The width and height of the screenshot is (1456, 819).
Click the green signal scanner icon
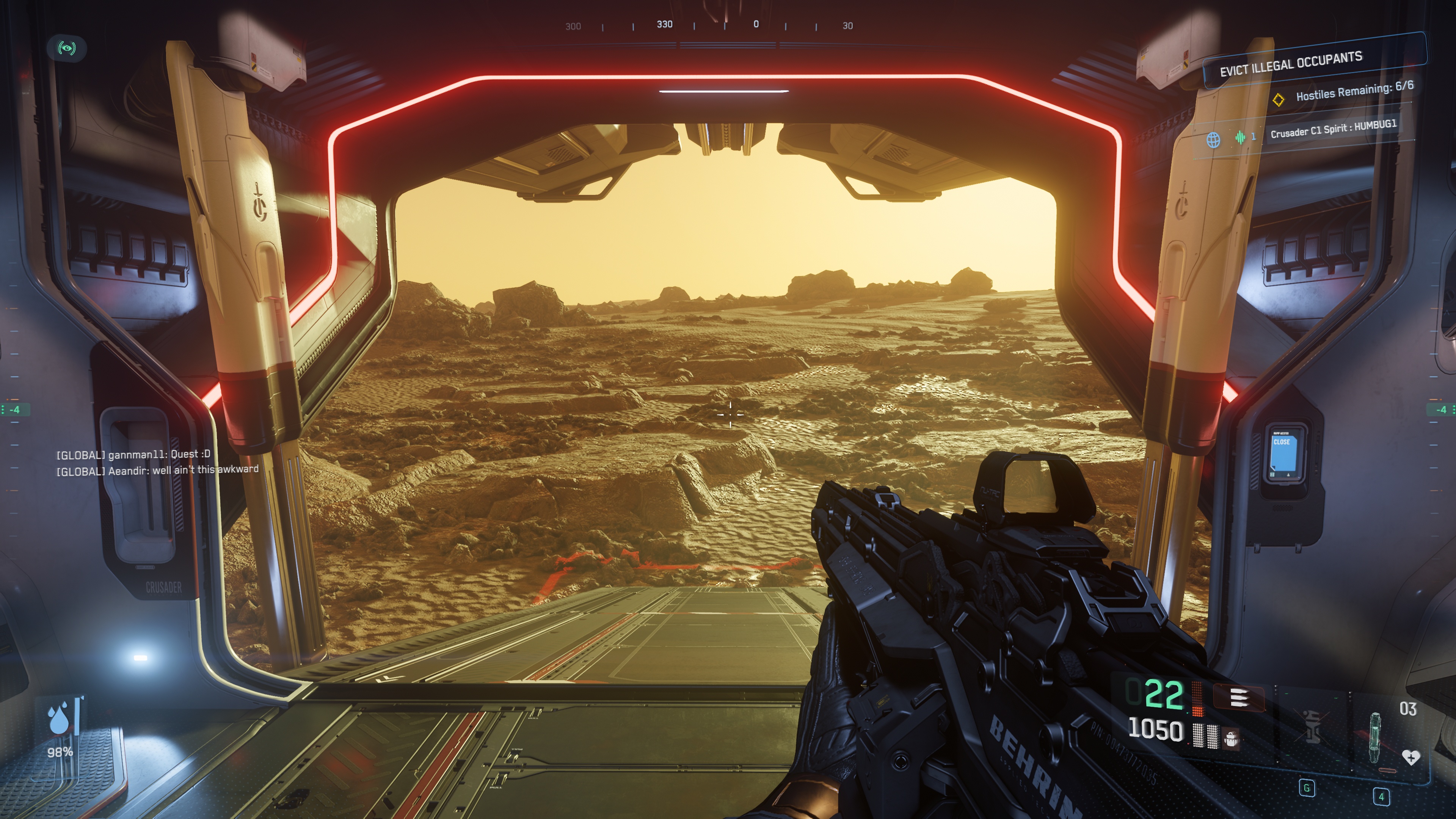[x=67, y=48]
